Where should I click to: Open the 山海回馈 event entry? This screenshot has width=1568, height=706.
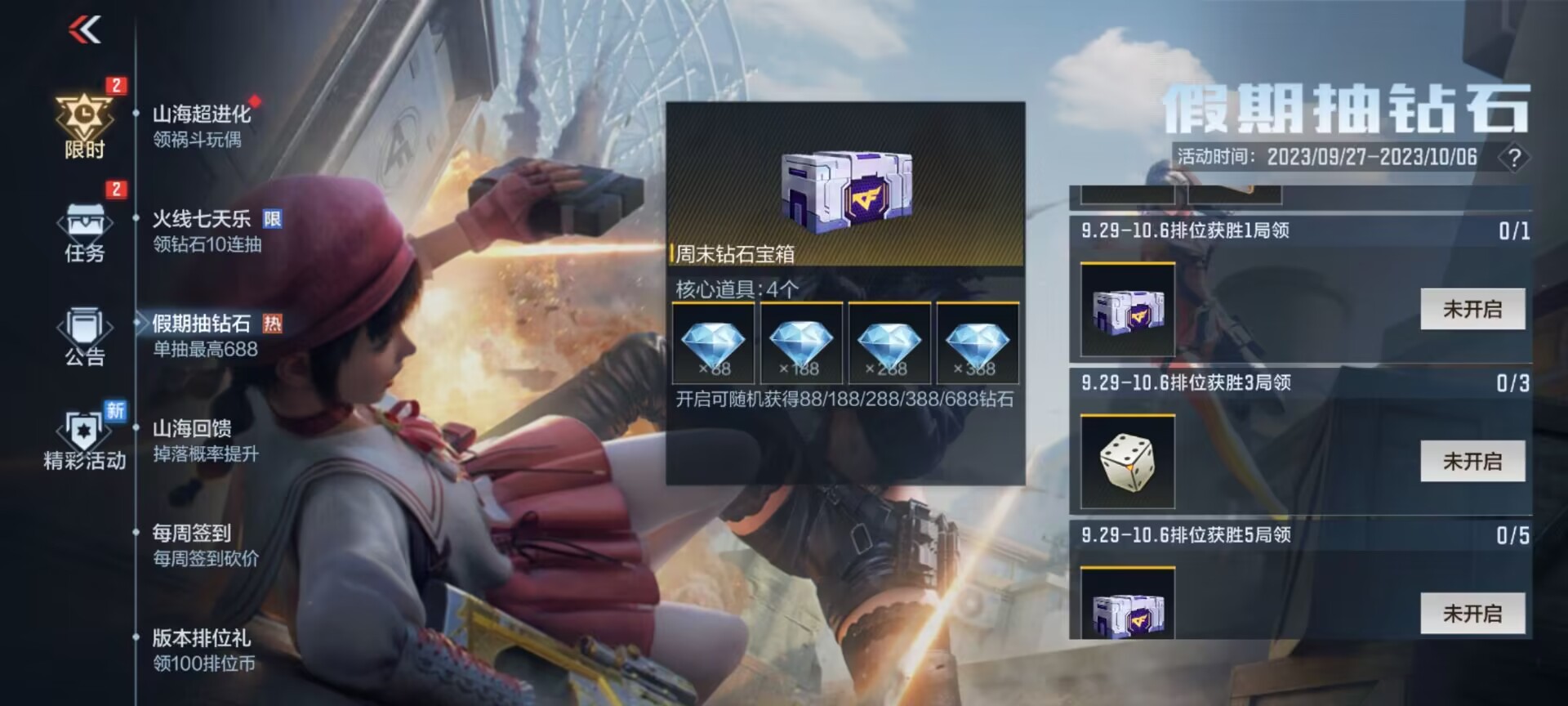206,440
